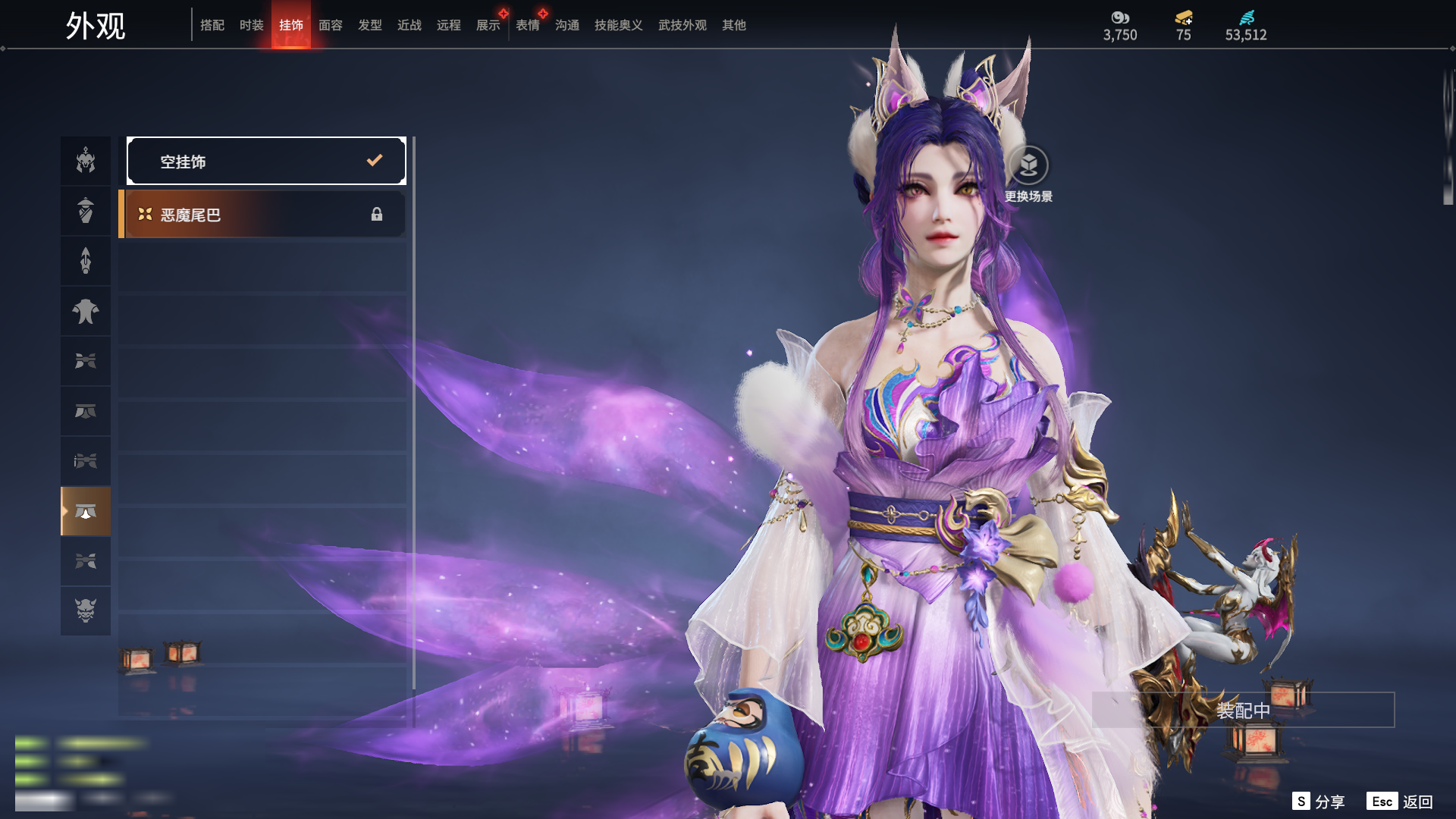Open the 武技外观 martial skin tab
Screen dimensions: 1456x819
pyautogui.click(x=682, y=25)
